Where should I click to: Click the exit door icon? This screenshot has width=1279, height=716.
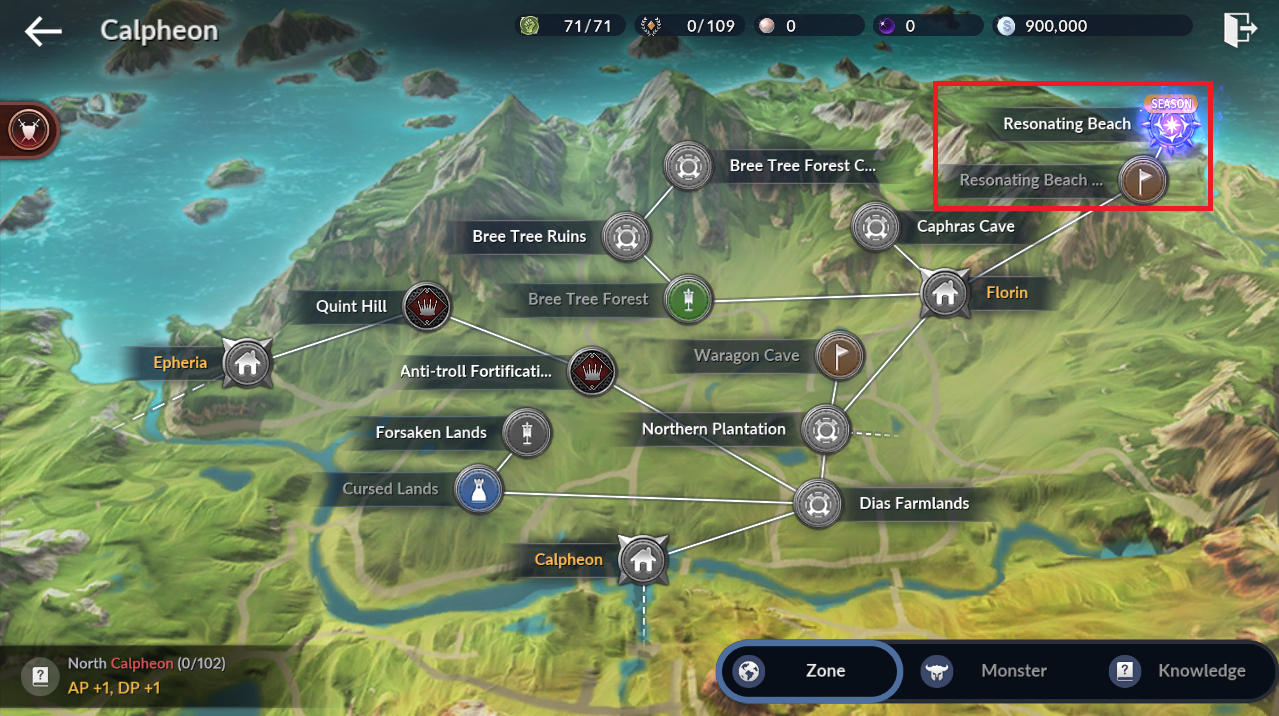pyautogui.click(x=1238, y=29)
